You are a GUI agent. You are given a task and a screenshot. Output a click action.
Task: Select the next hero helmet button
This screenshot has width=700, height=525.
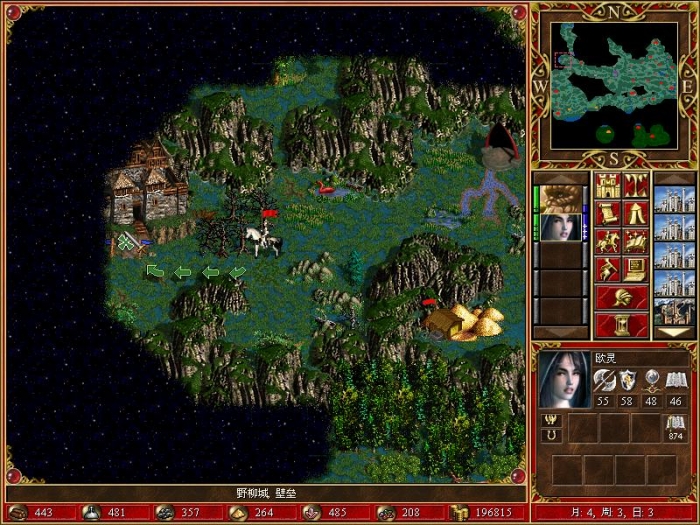tap(622, 297)
